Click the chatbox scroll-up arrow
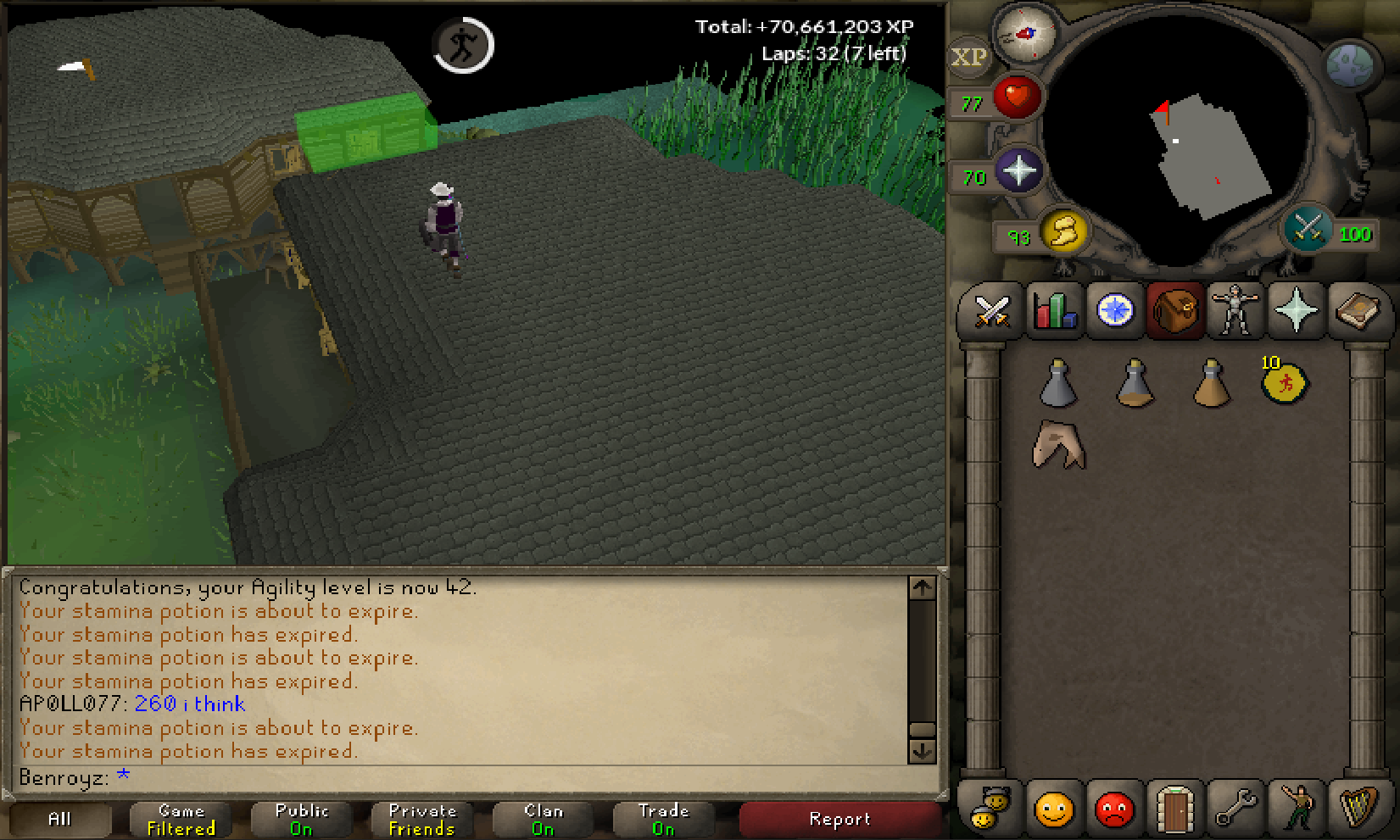This screenshot has width=1400, height=840. pyautogui.click(x=922, y=587)
